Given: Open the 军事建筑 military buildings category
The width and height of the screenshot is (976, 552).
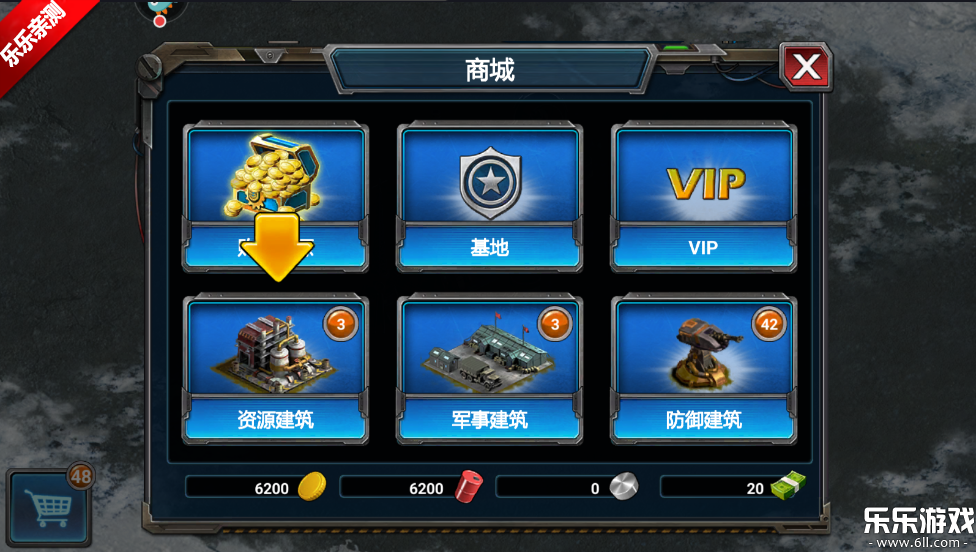Looking at the screenshot, I should click(489, 370).
